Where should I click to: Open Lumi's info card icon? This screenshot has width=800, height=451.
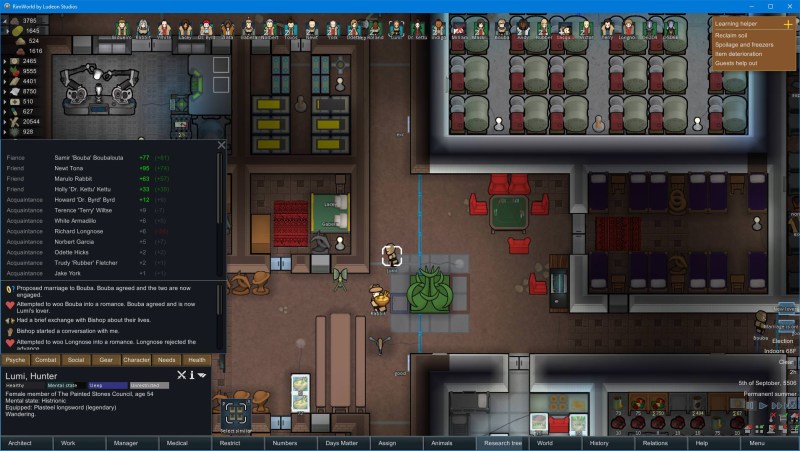point(192,376)
